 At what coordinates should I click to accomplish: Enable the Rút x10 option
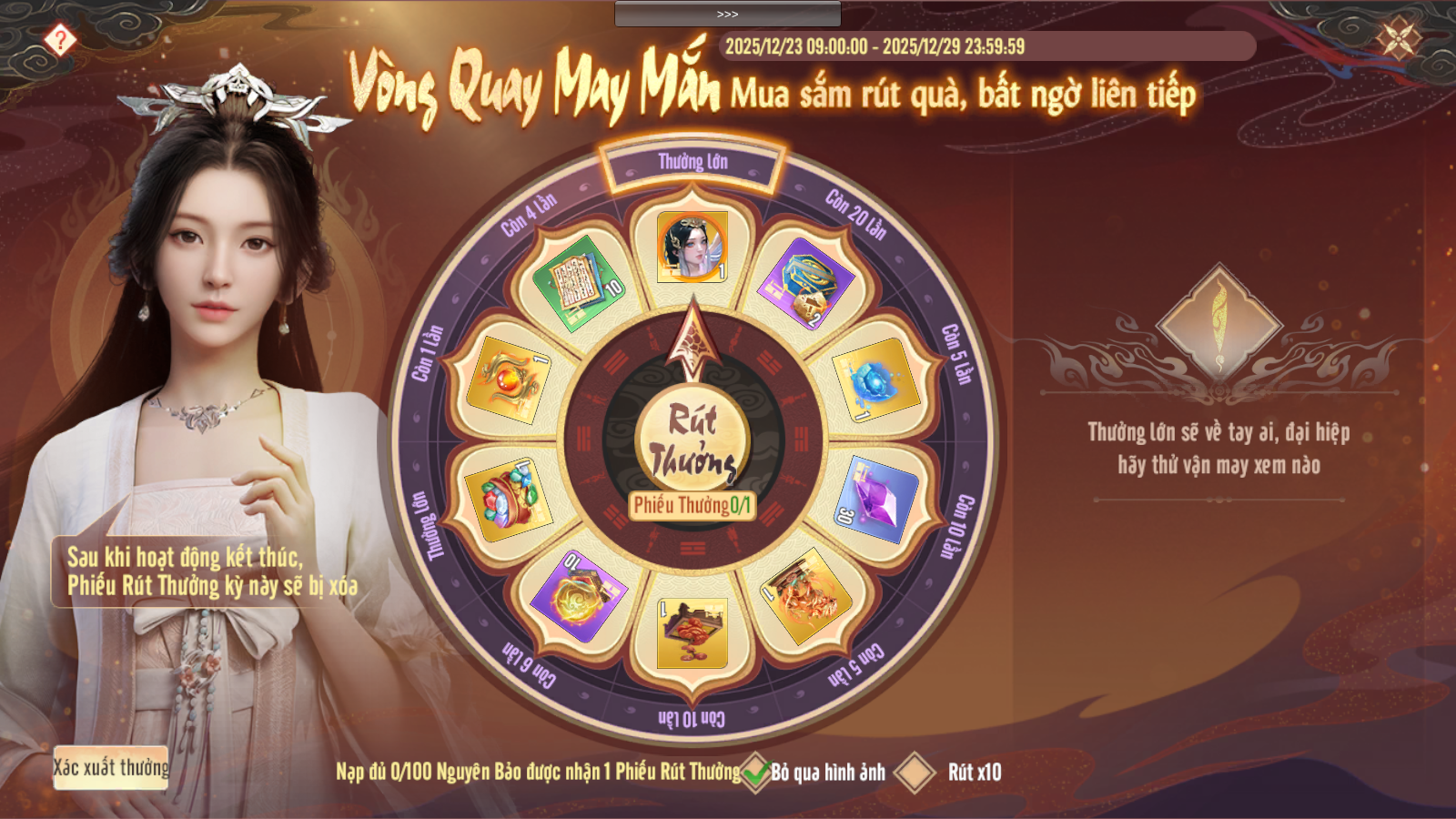(915, 773)
